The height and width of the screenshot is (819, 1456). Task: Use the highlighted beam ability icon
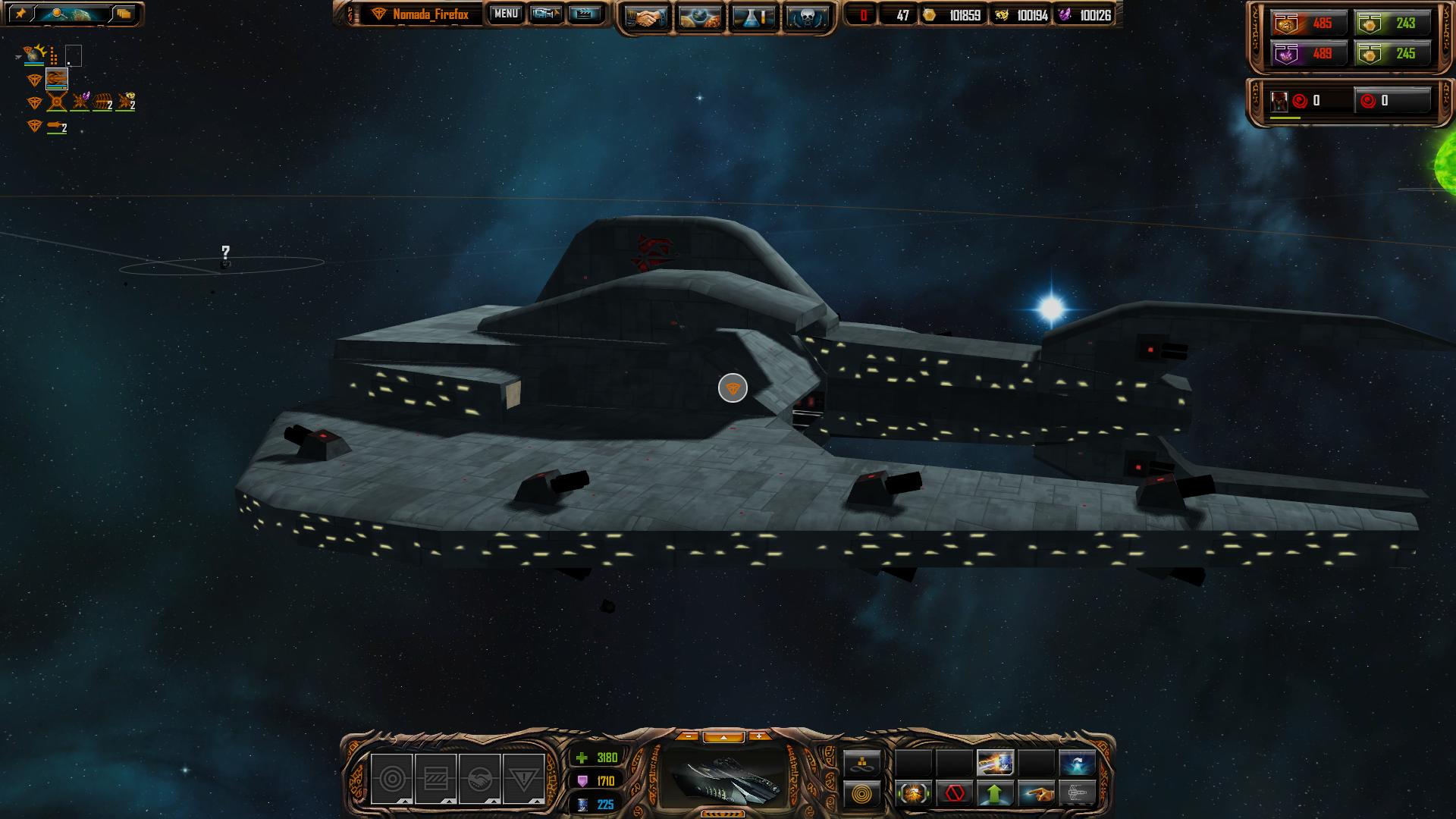pyautogui.click(x=995, y=762)
